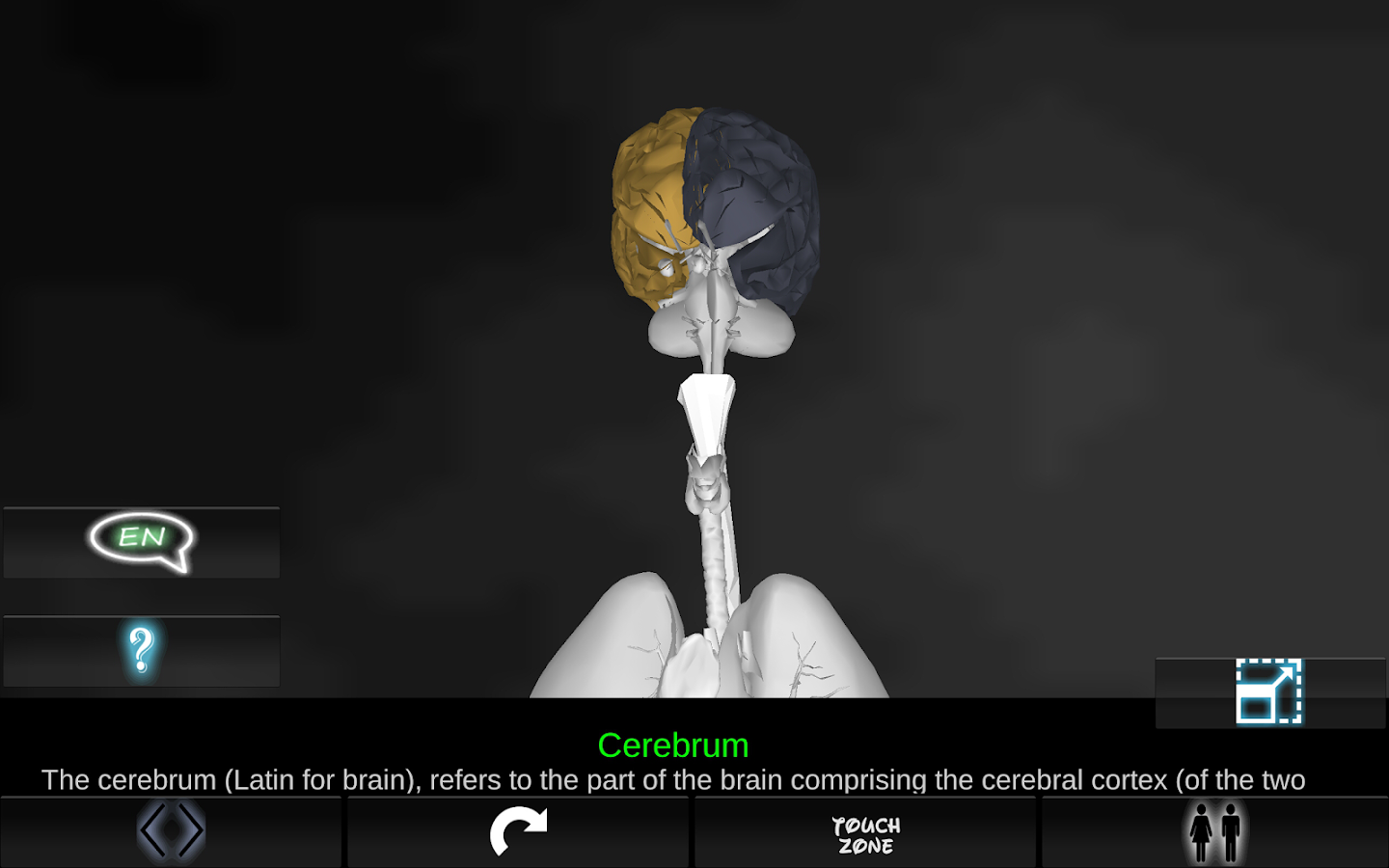
Task: Select the Touch Zone tab in bottom bar
Action: point(866,832)
